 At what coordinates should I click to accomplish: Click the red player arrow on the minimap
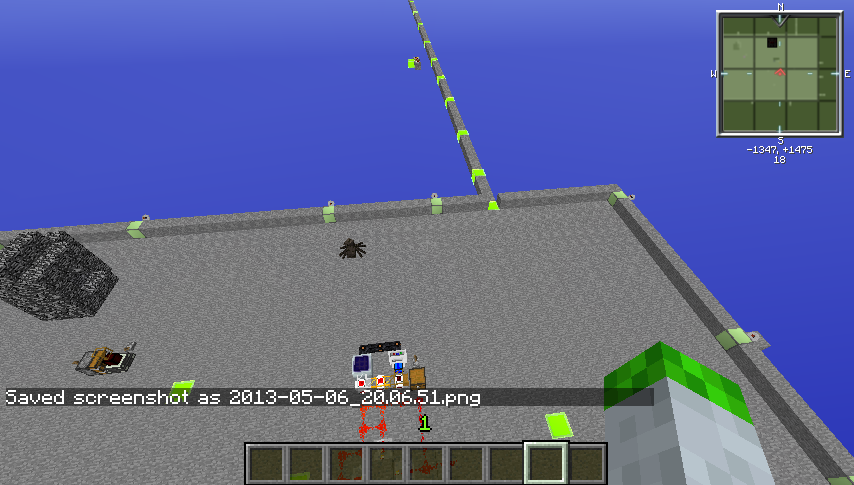780,73
